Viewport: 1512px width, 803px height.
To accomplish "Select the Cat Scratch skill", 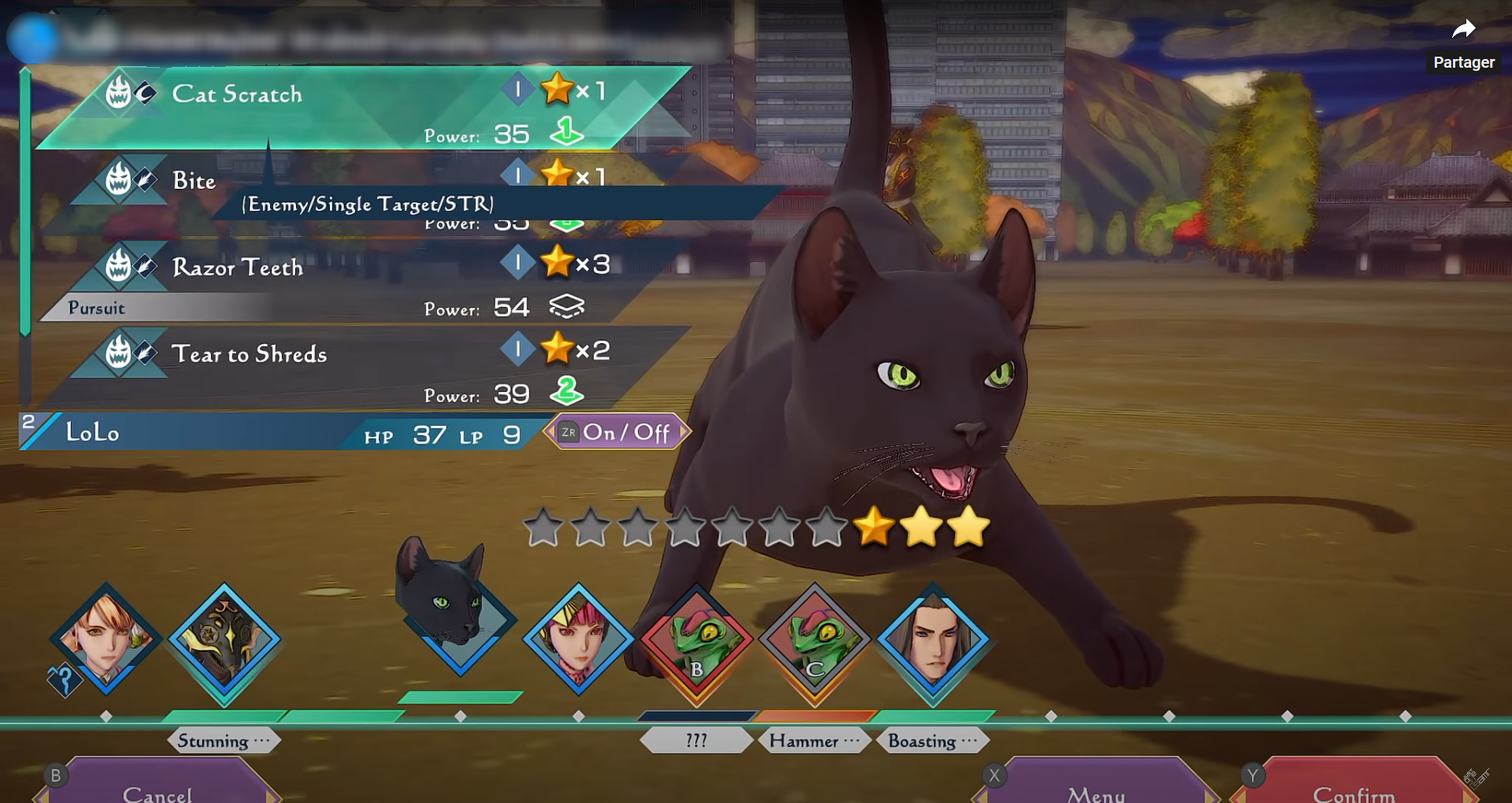I will pos(236,94).
